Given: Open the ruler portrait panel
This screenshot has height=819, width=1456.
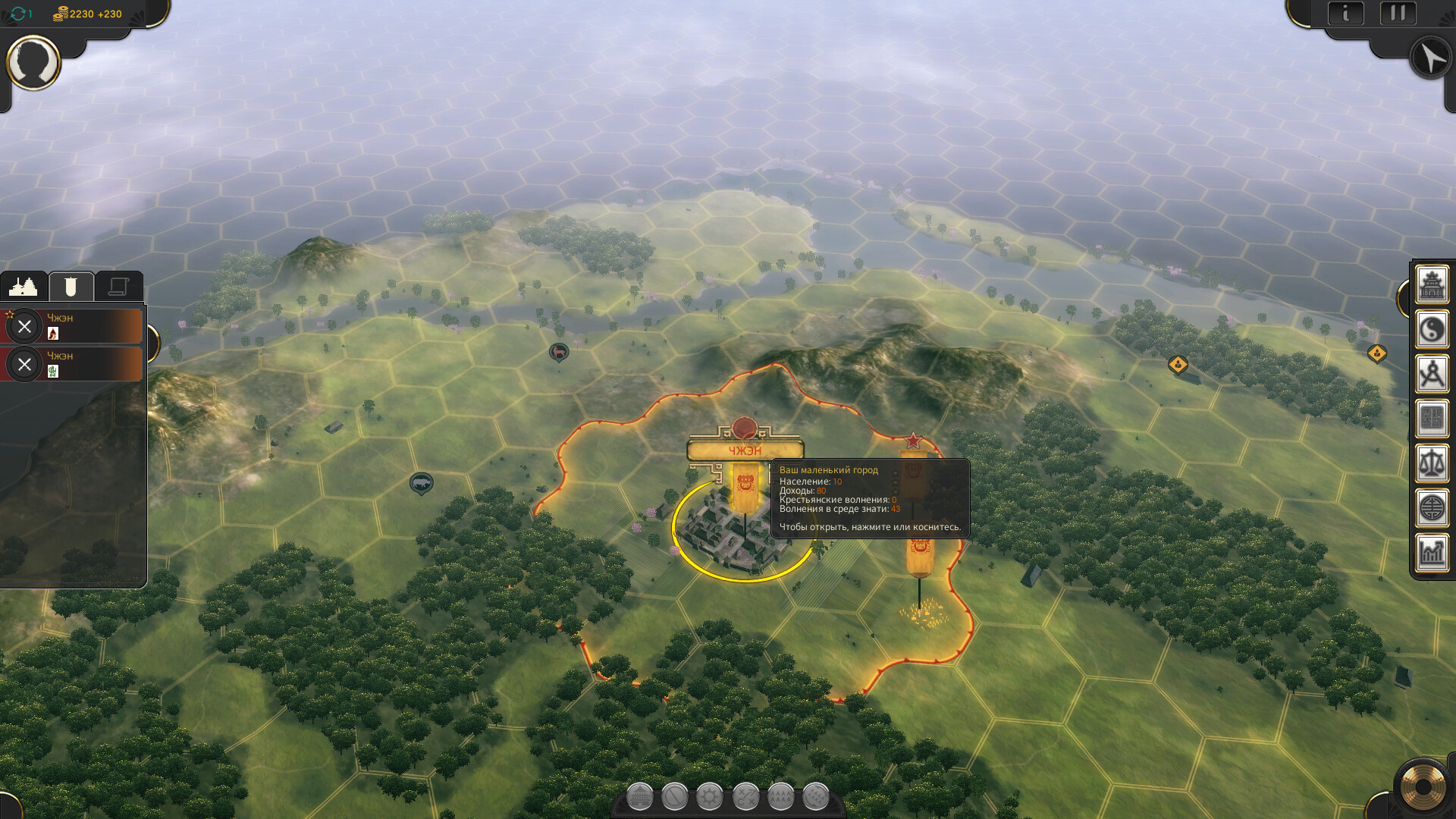Looking at the screenshot, I should click(x=33, y=63).
